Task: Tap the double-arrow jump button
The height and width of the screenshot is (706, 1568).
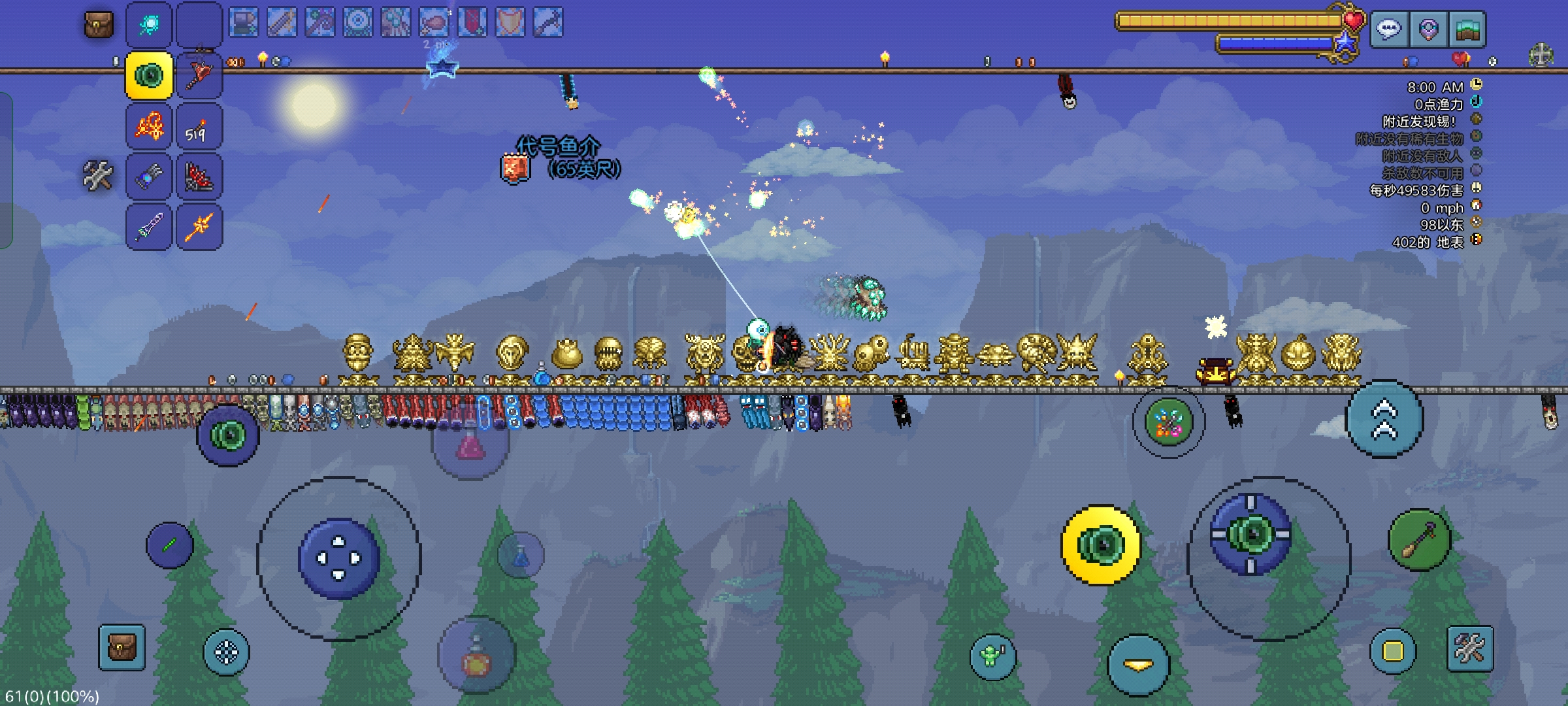Action: (1384, 419)
